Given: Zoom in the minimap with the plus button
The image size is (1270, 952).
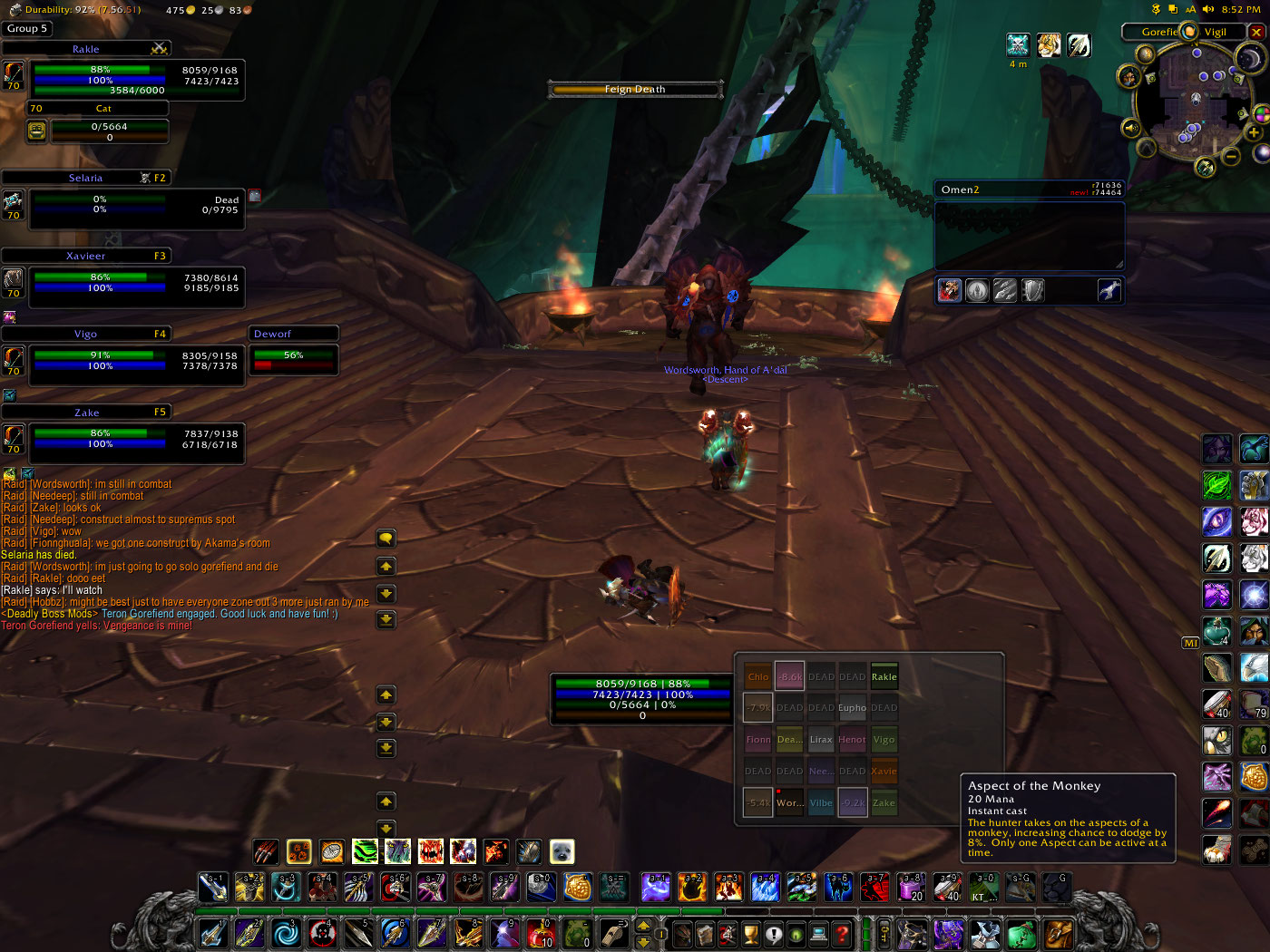Looking at the screenshot, I should click(1254, 132).
